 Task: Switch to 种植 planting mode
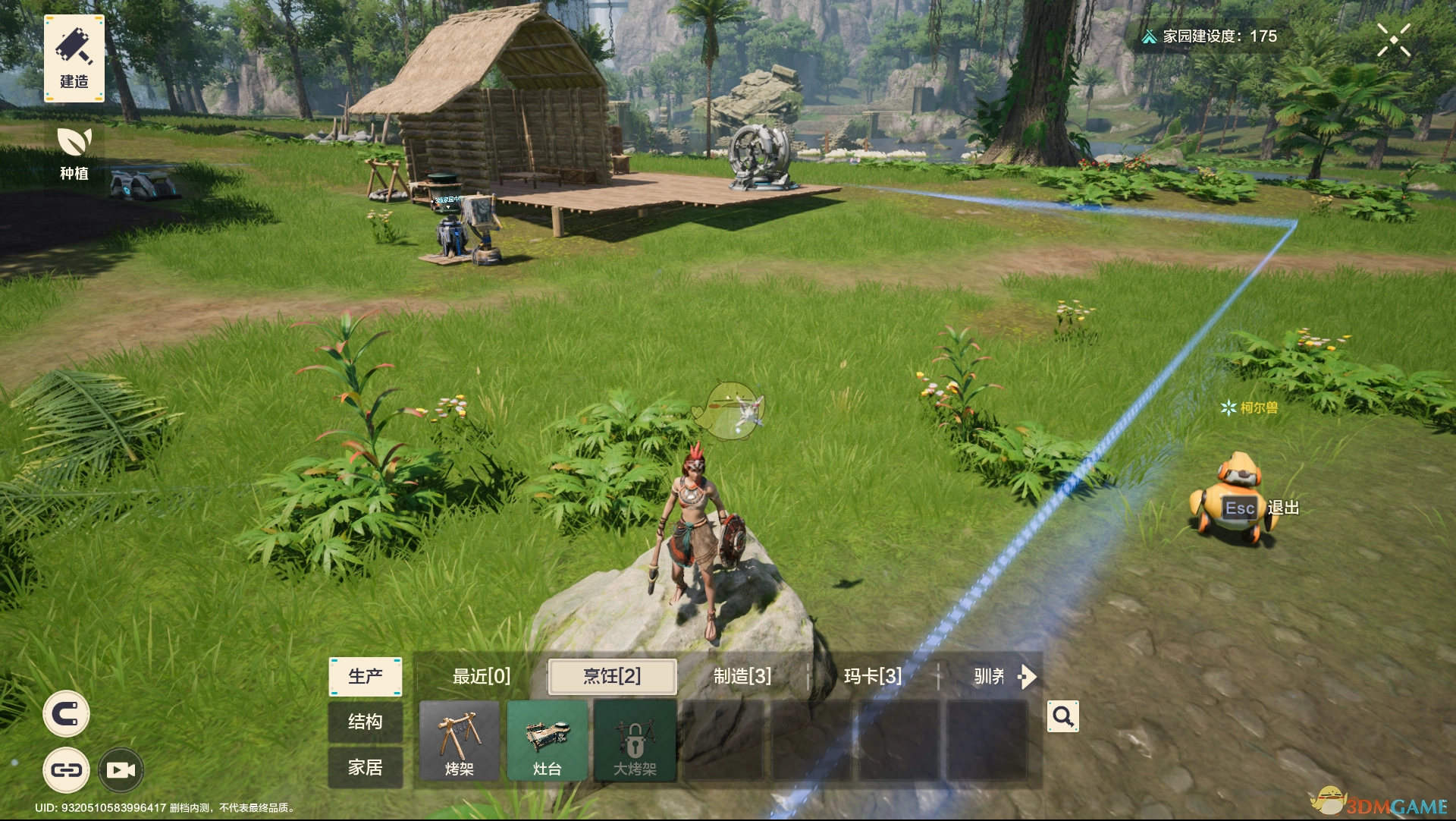coord(74,153)
